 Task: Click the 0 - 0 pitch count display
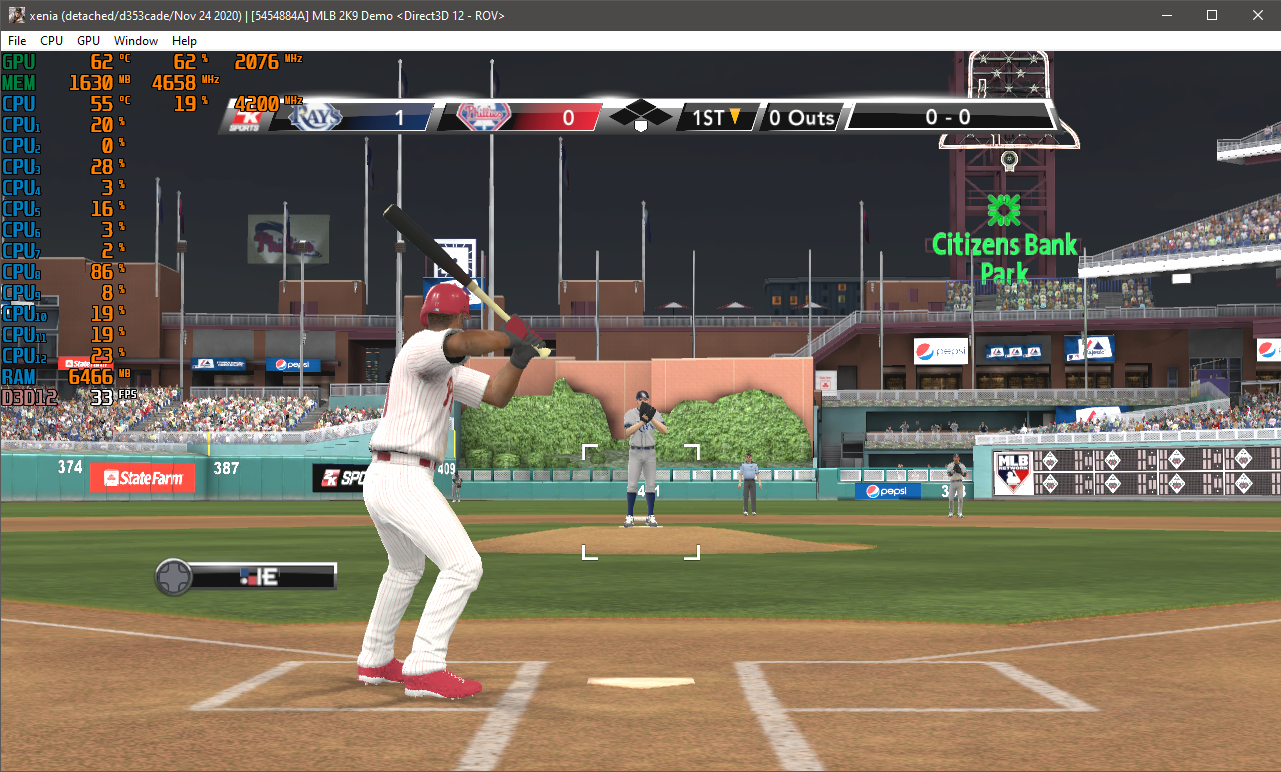948,117
